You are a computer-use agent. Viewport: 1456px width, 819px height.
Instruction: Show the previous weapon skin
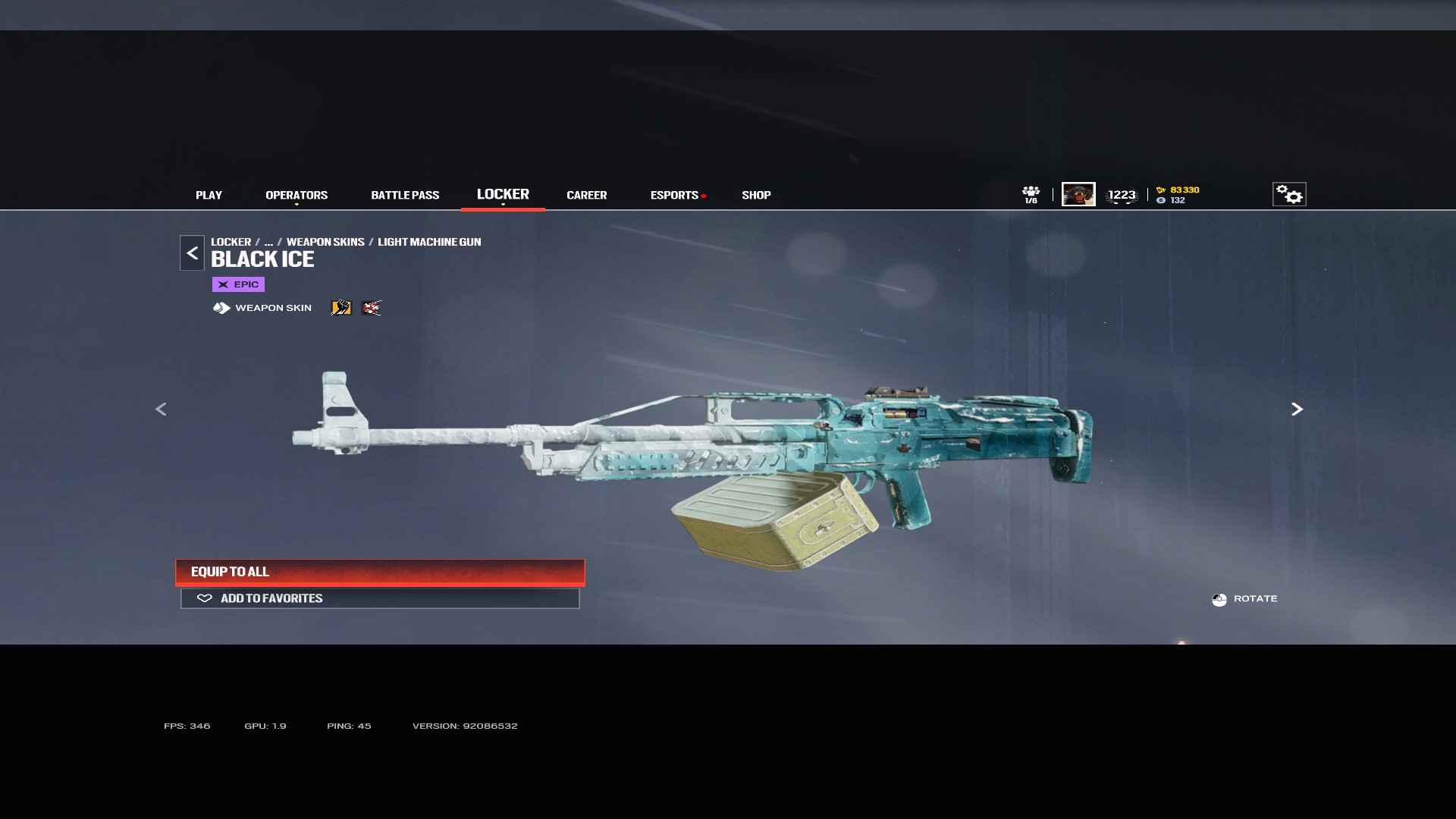click(x=161, y=409)
